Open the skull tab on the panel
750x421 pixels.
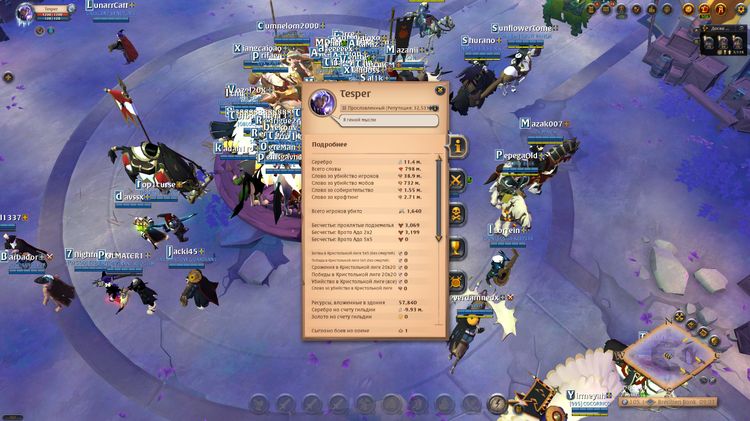coord(457,213)
